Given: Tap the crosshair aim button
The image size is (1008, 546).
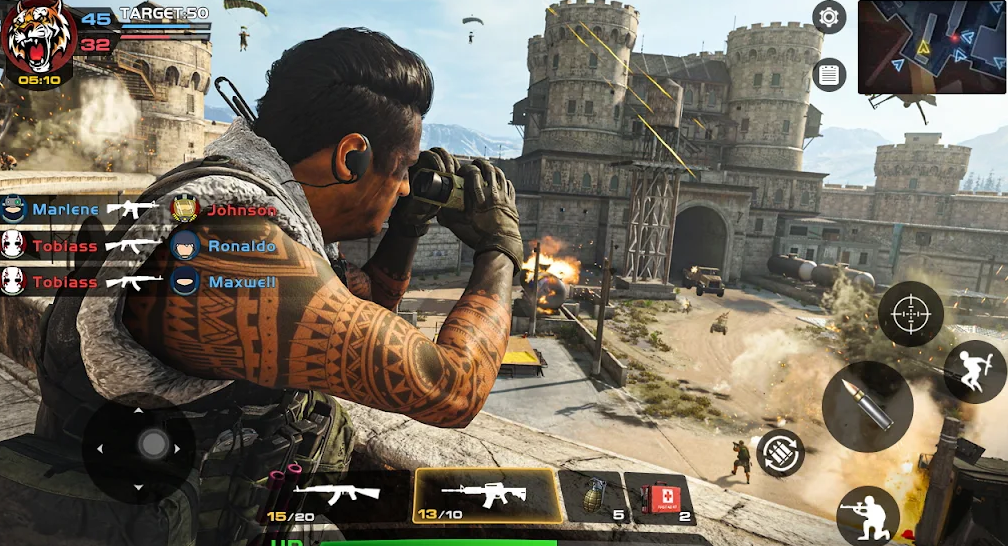Looking at the screenshot, I should click(x=910, y=315).
